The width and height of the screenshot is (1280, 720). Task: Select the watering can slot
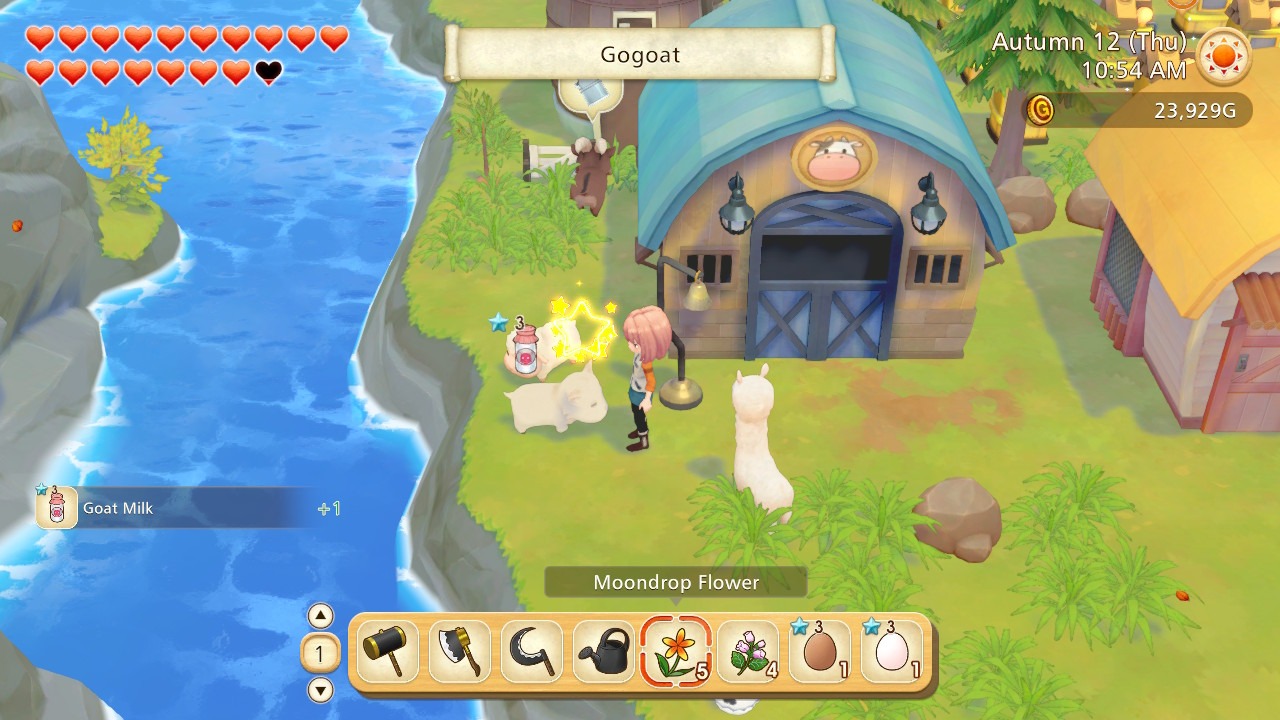tap(604, 652)
